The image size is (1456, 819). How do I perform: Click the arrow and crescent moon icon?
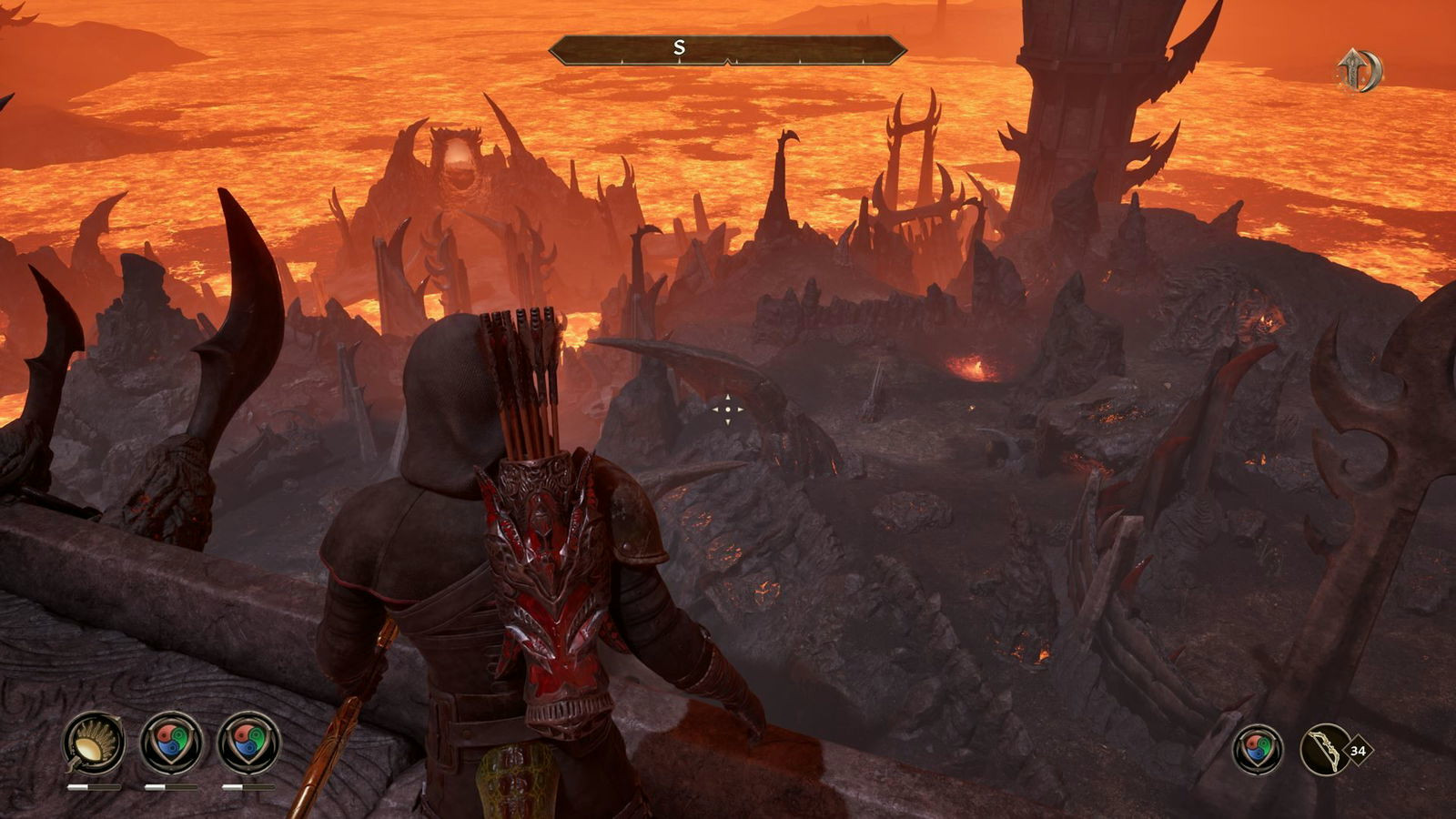pos(1358,71)
